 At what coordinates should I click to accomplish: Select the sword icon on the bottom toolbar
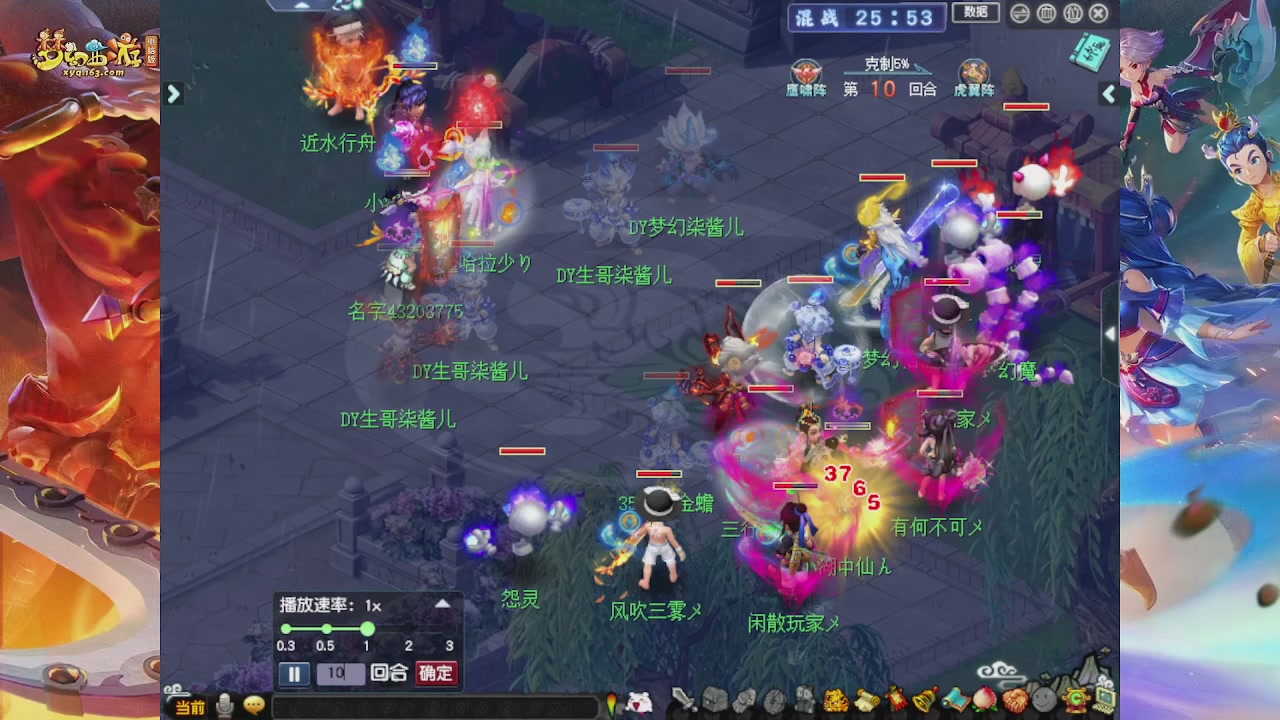681,700
